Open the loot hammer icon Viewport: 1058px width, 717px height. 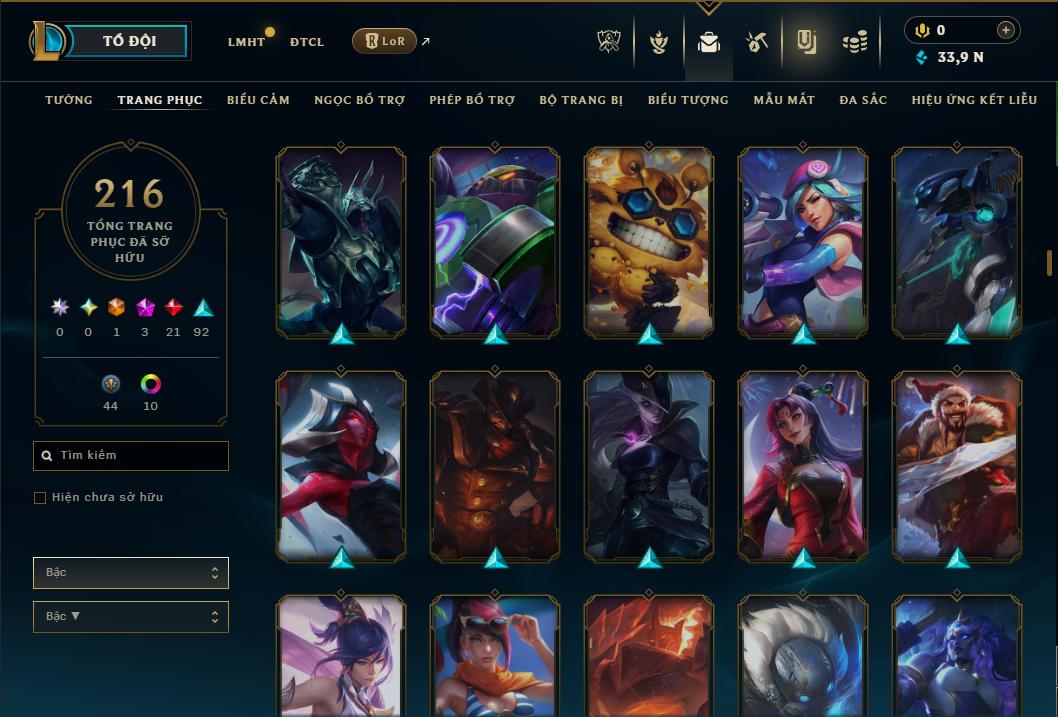(x=757, y=42)
